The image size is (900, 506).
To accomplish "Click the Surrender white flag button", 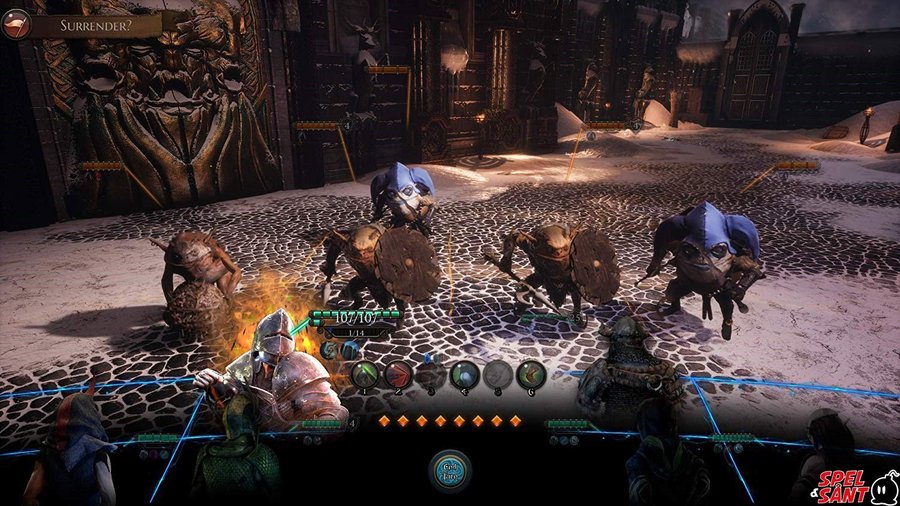I will coord(15,24).
